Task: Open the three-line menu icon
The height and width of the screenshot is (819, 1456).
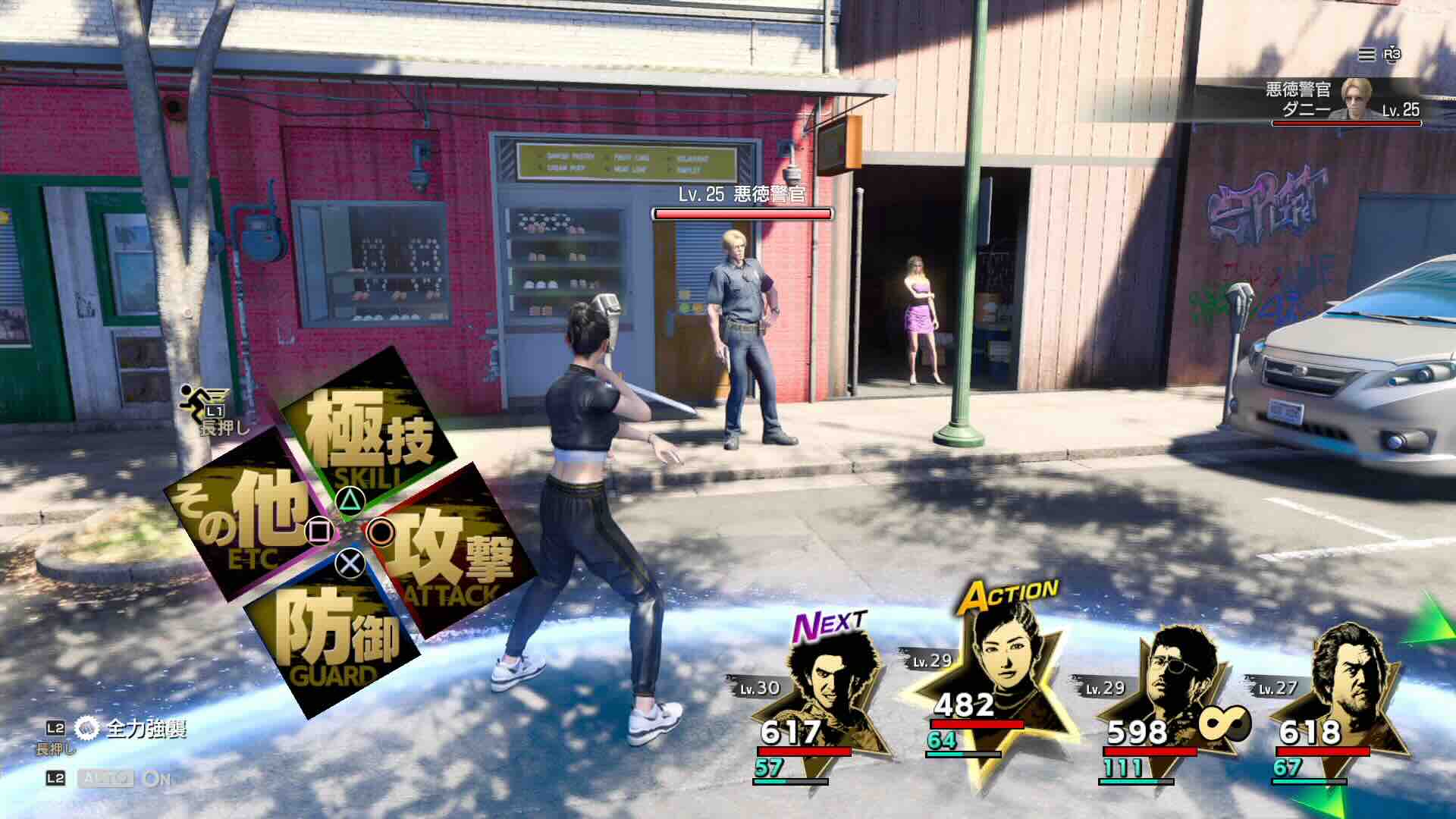Action: (x=1366, y=55)
